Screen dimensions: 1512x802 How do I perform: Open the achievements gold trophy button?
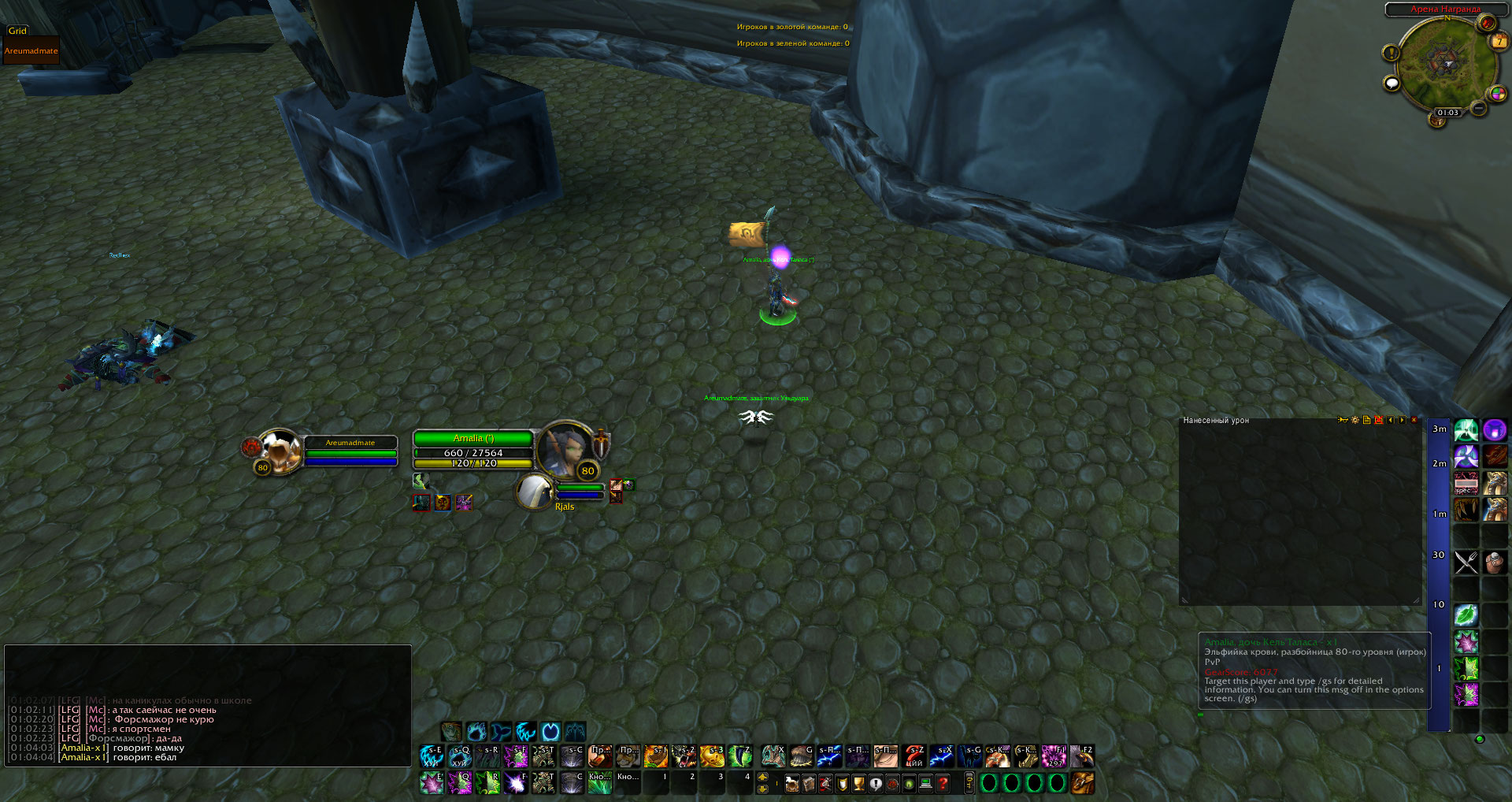858,783
